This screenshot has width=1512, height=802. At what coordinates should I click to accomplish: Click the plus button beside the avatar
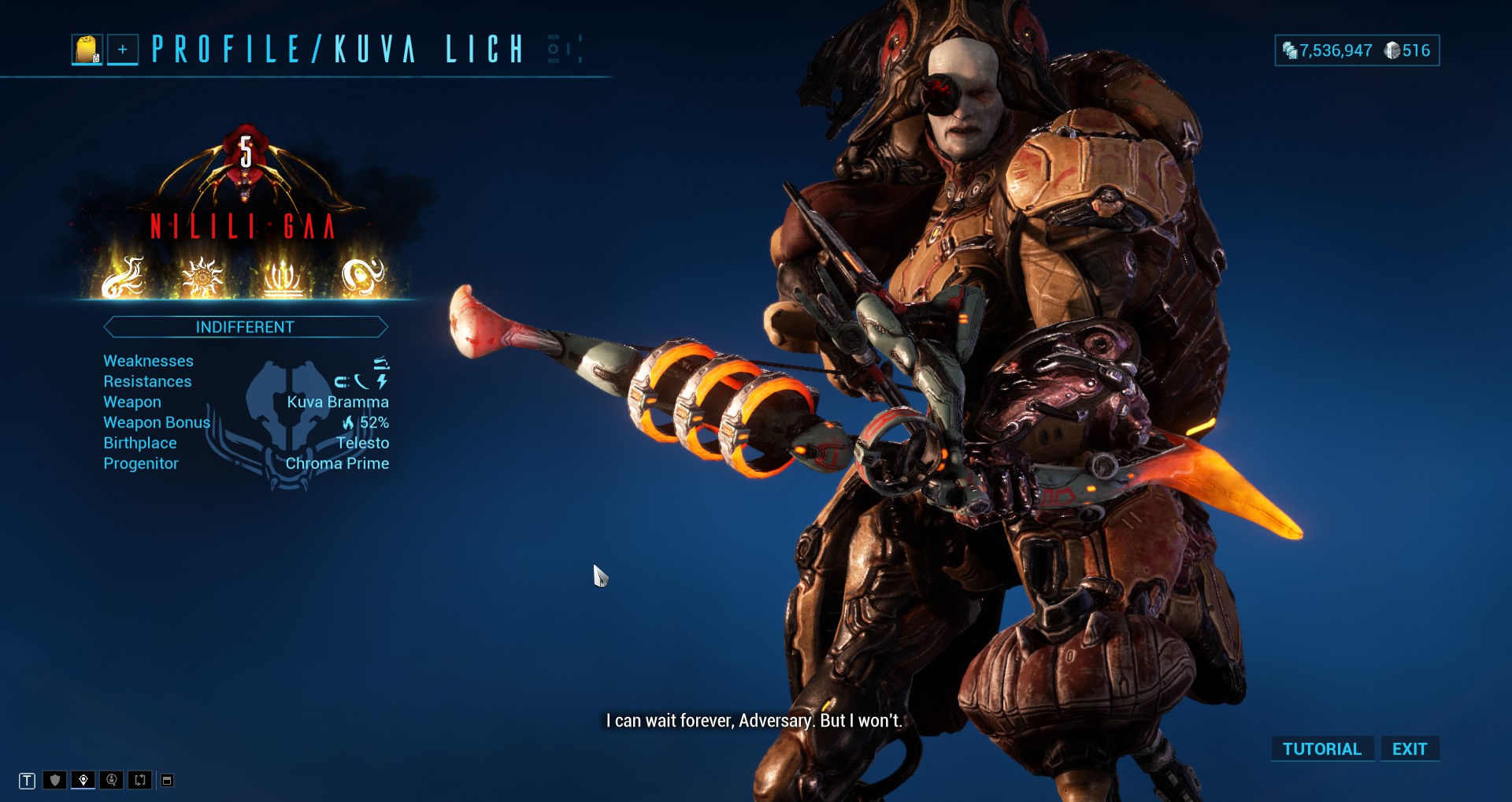(x=123, y=50)
